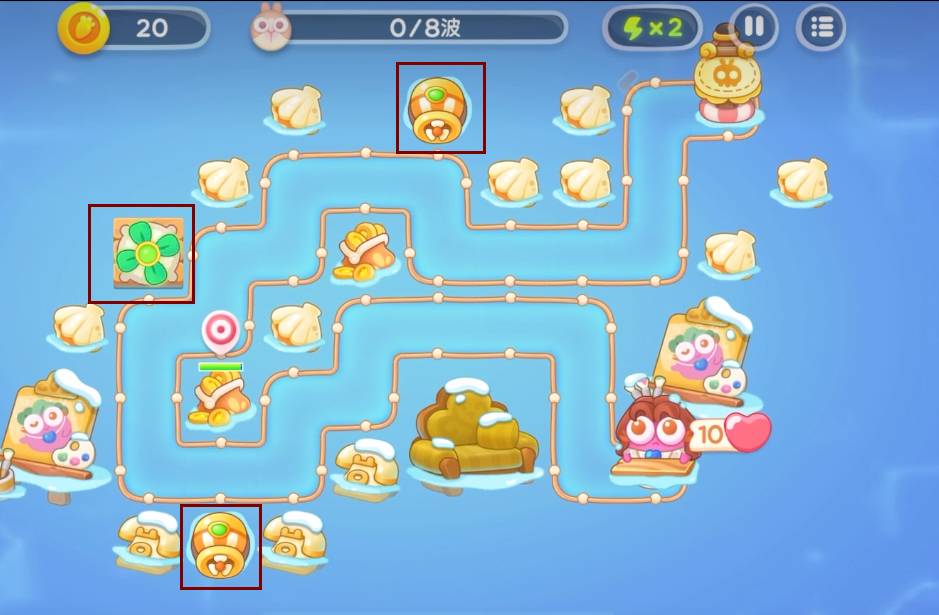Screen dimensions: 939x615
Task: Open the list menu button
Action: pos(821,28)
